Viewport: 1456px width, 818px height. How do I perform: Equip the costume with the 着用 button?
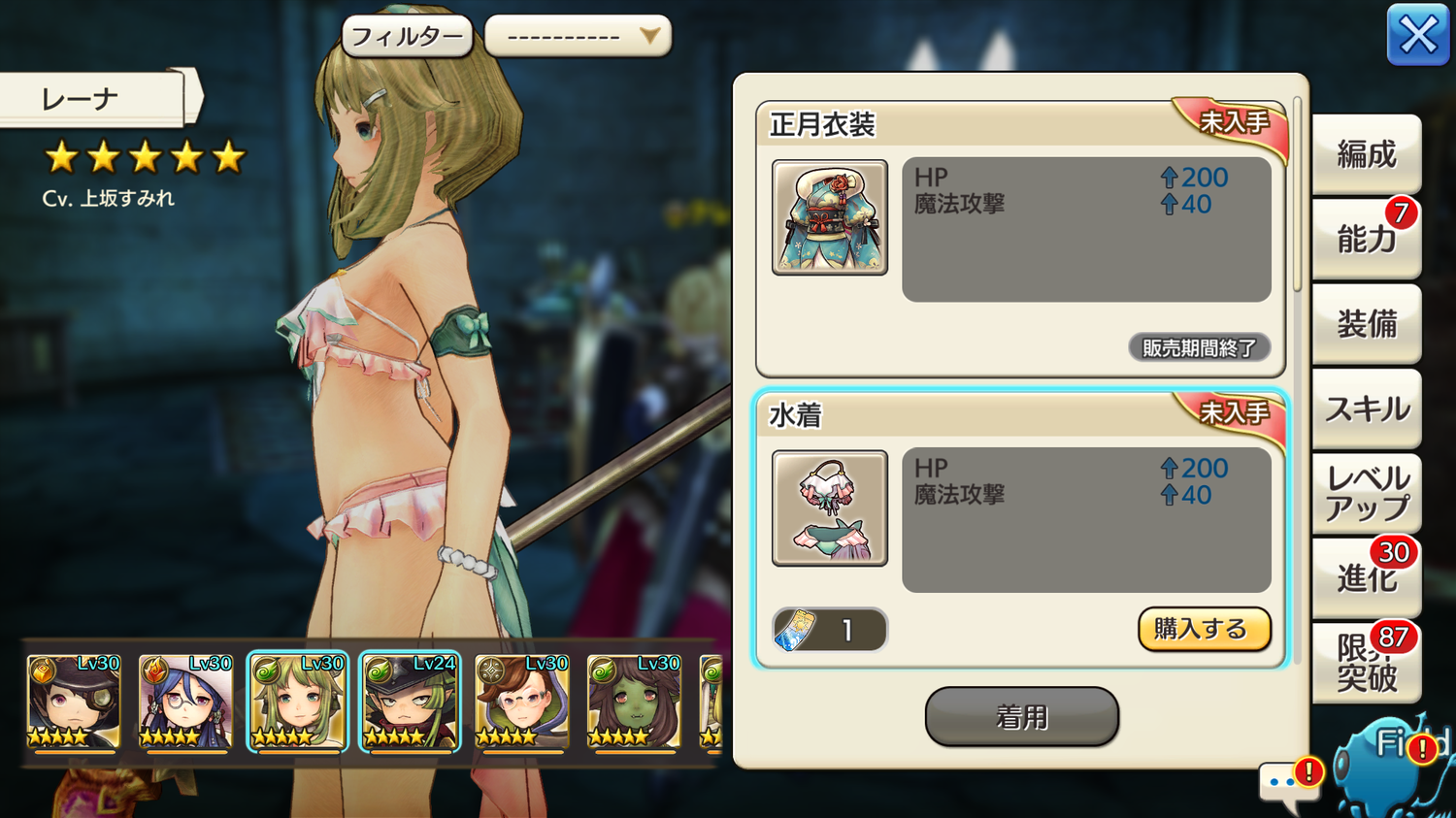click(1021, 717)
